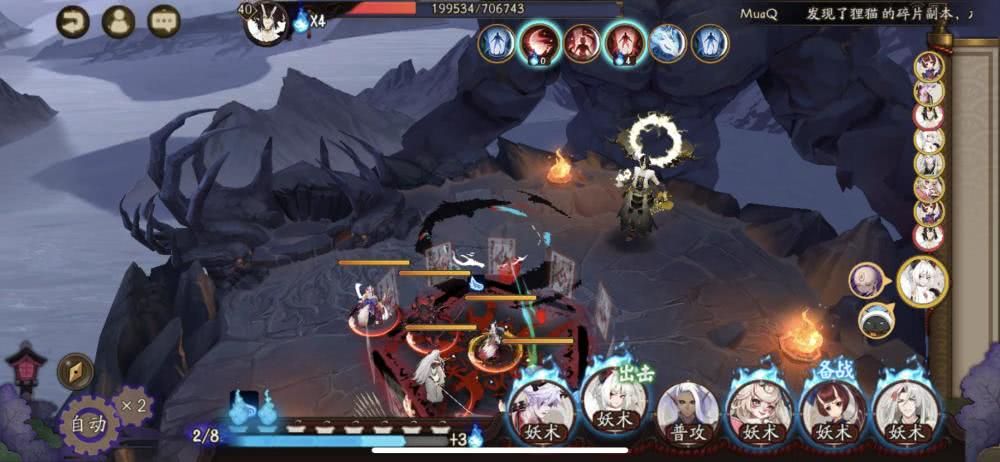Viewport: 1000px width, 462px height.
Task: Open the chat bubble button
Action: point(164,21)
